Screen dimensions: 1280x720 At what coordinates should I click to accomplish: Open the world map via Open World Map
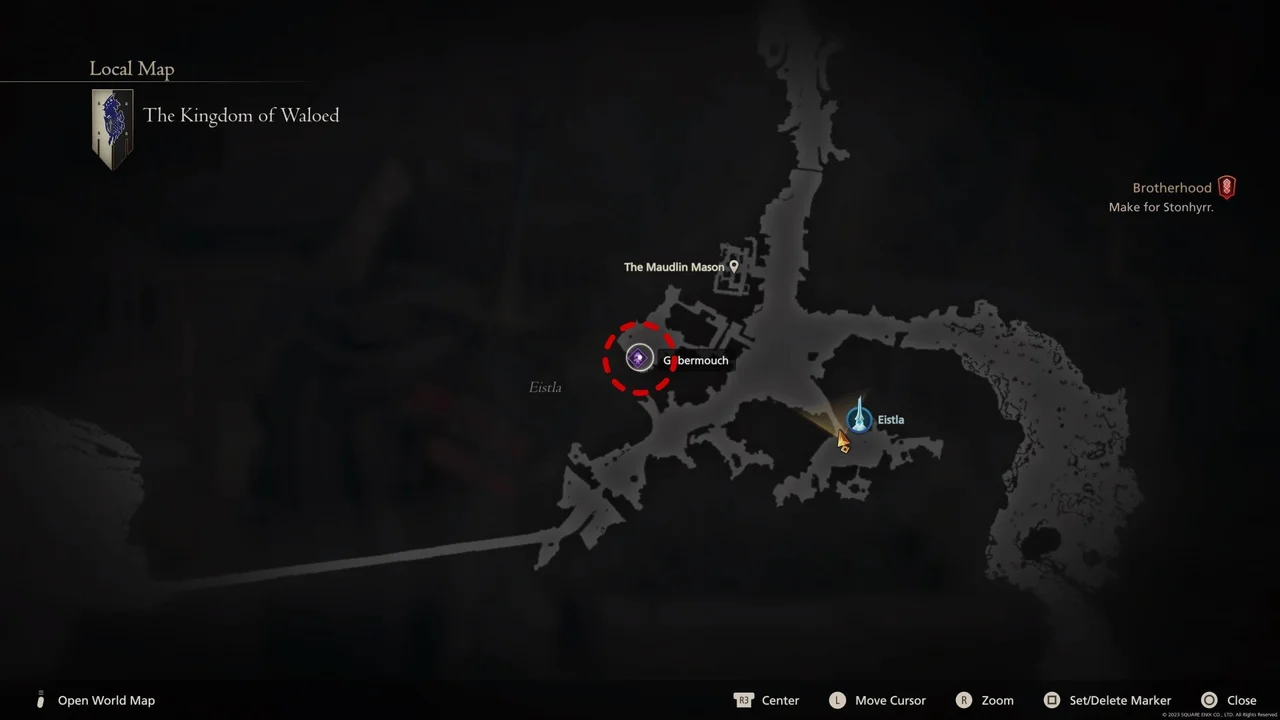(x=106, y=700)
